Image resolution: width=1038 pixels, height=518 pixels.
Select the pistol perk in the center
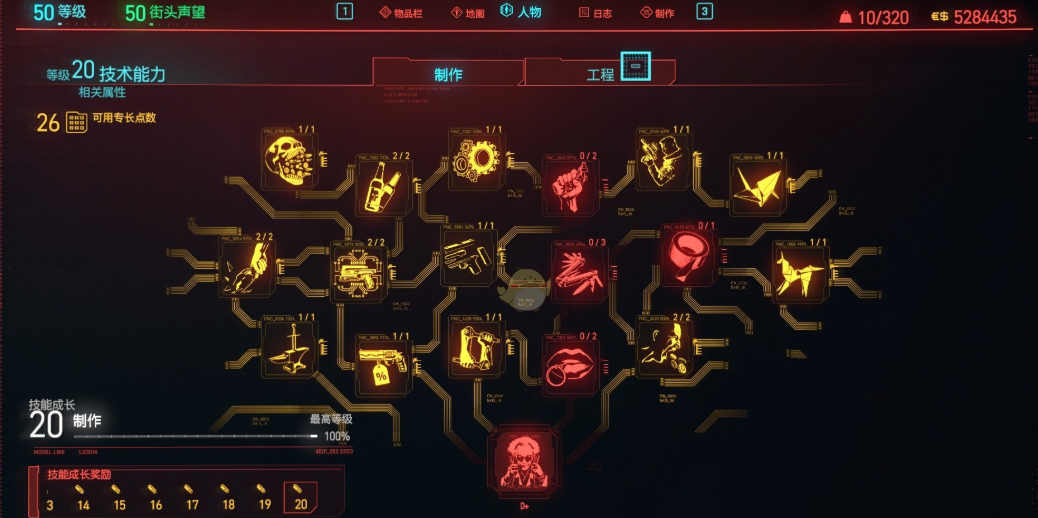(x=468, y=257)
